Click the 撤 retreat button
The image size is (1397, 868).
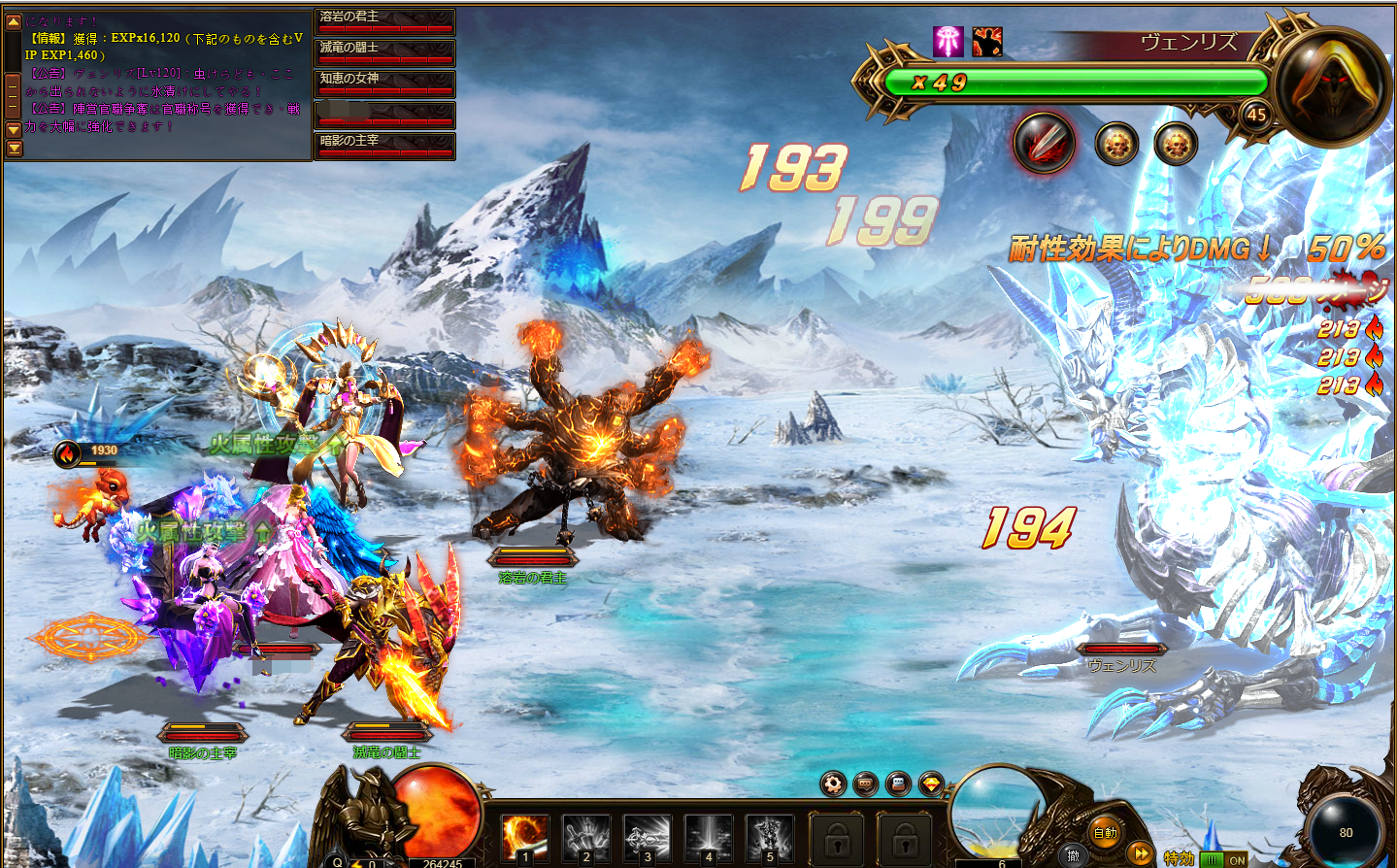(1074, 854)
